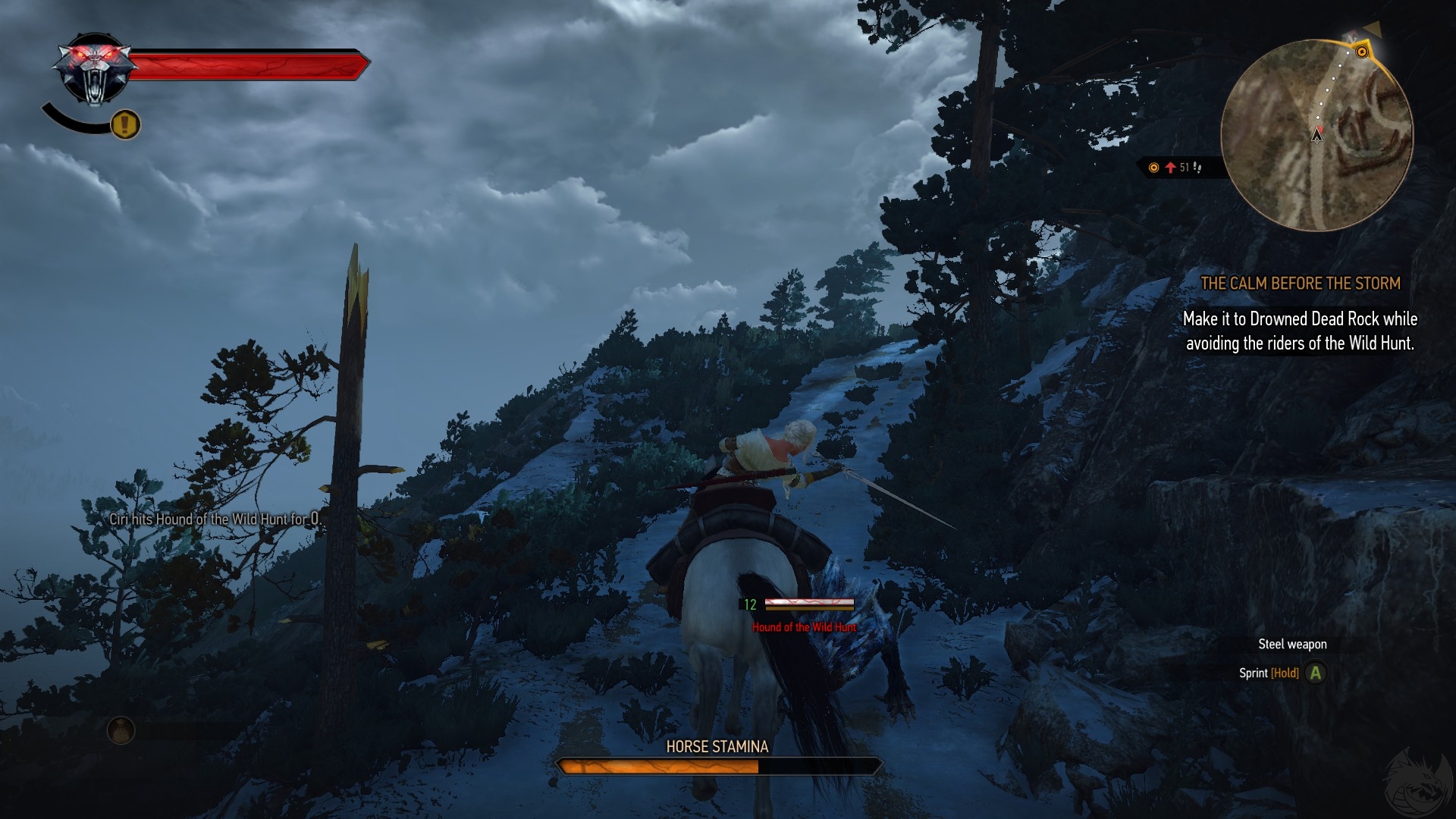Open The Calm Before the Storm quest tracker
The image size is (1456, 819).
(x=1300, y=284)
